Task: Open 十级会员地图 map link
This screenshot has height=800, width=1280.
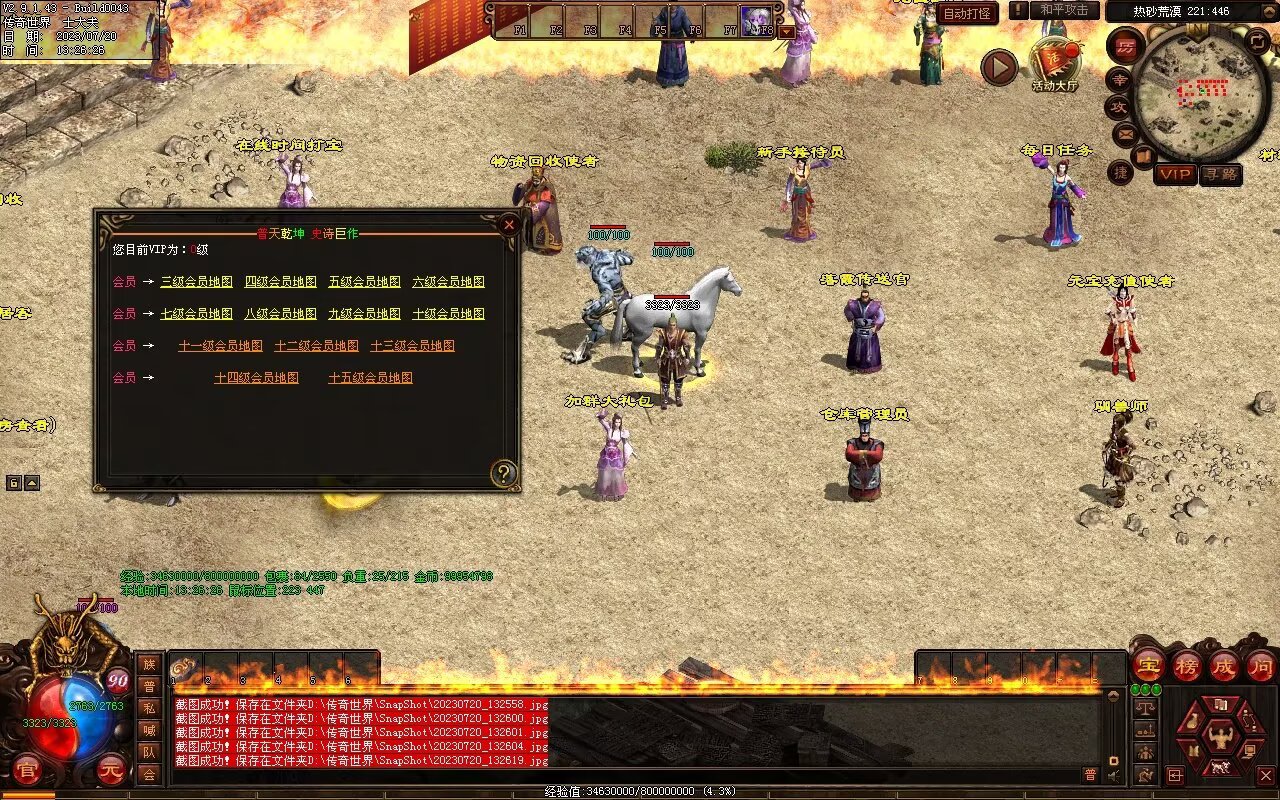Action: pos(448,314)
